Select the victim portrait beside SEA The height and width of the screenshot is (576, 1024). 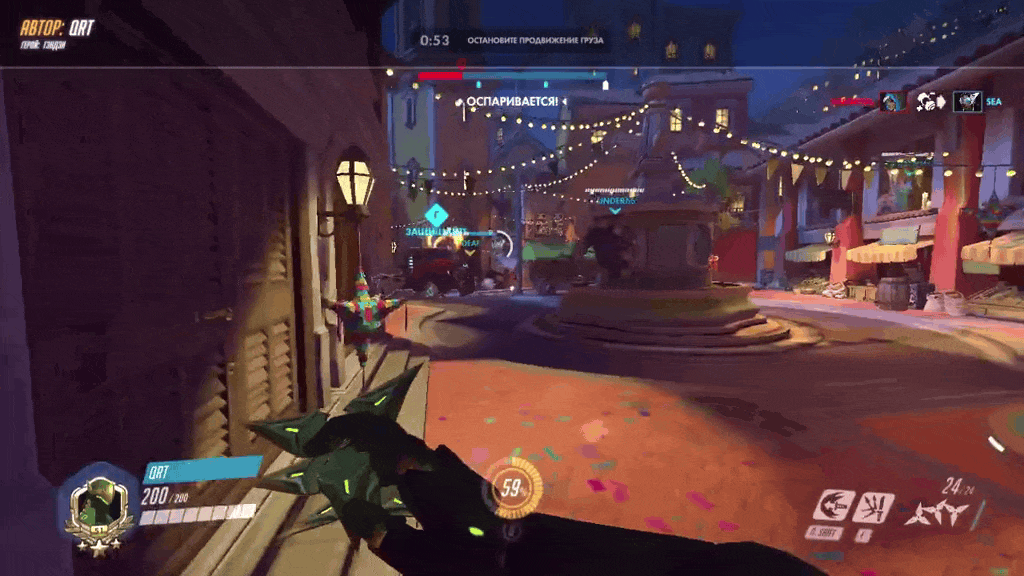click(x=967, y=101)
